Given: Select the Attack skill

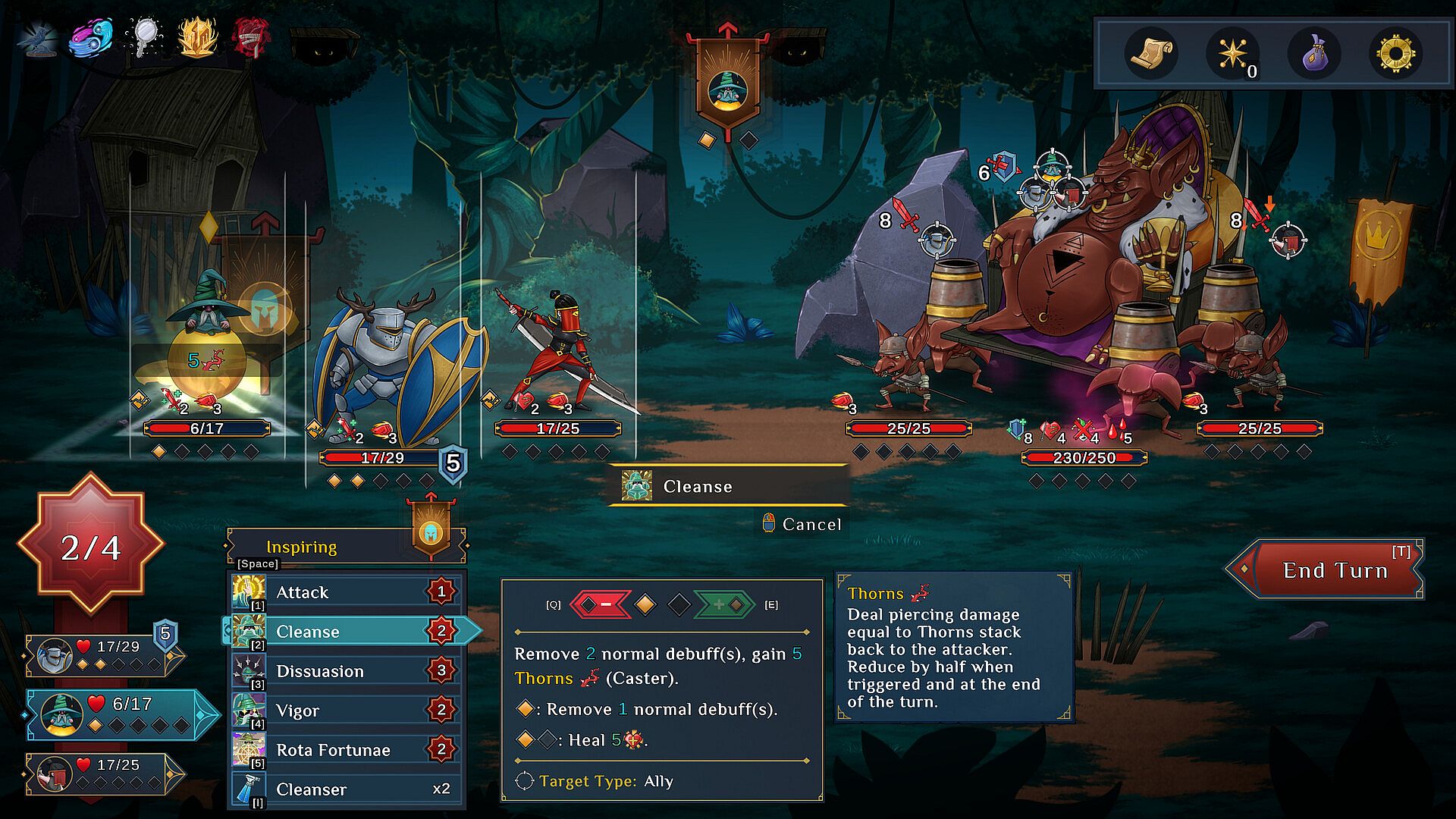Looking at the screenshot, I should [x=346, y=592].
